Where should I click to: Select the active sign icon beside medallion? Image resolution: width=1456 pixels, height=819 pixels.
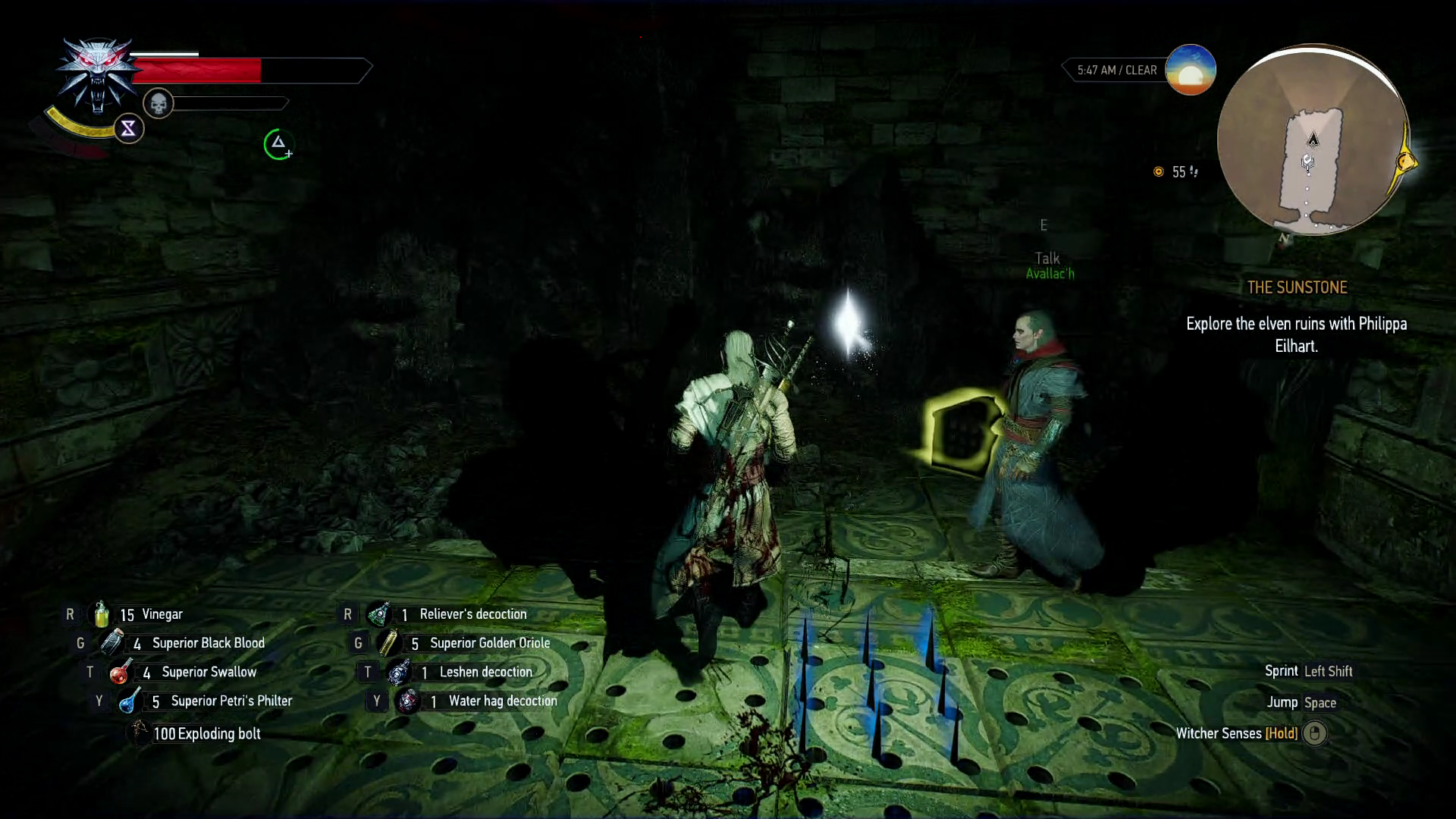128,129
